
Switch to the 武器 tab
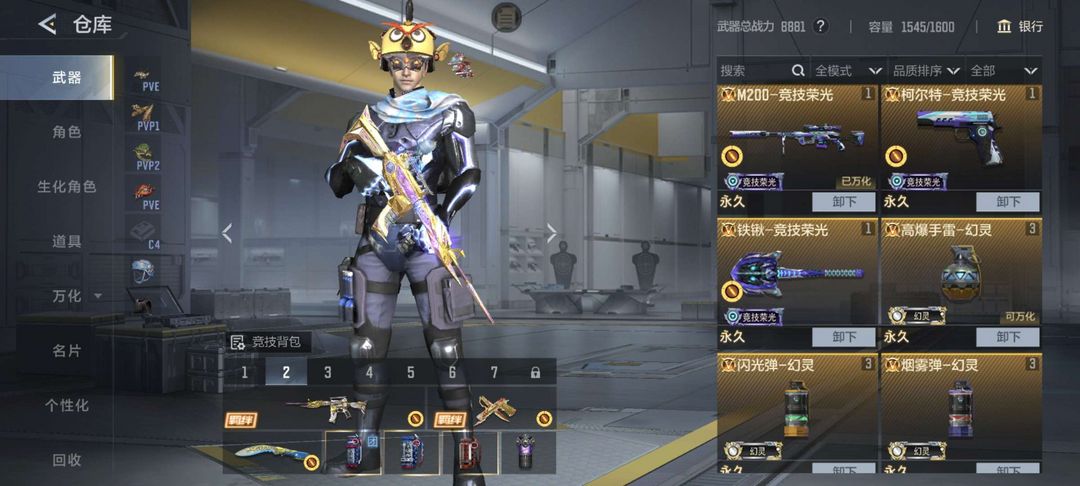(x=67, y=77)
